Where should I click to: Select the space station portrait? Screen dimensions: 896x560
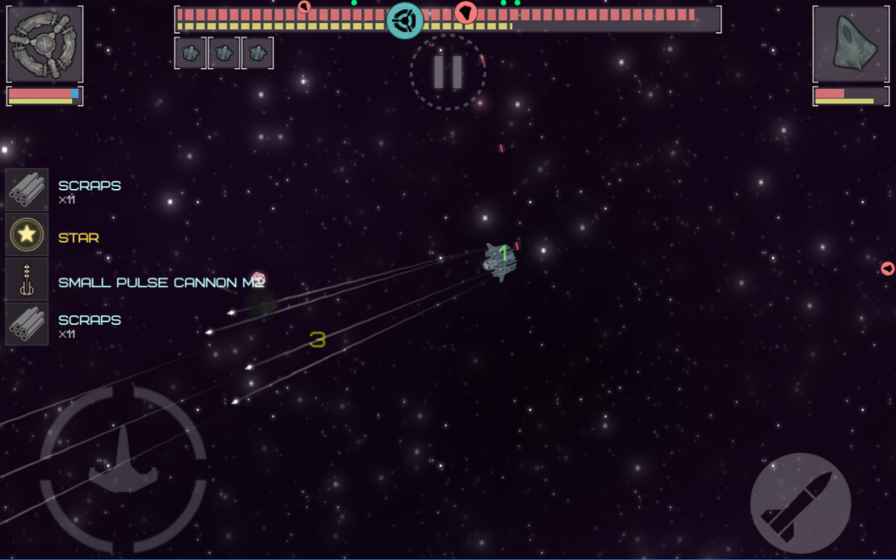[x=44, y=45]
